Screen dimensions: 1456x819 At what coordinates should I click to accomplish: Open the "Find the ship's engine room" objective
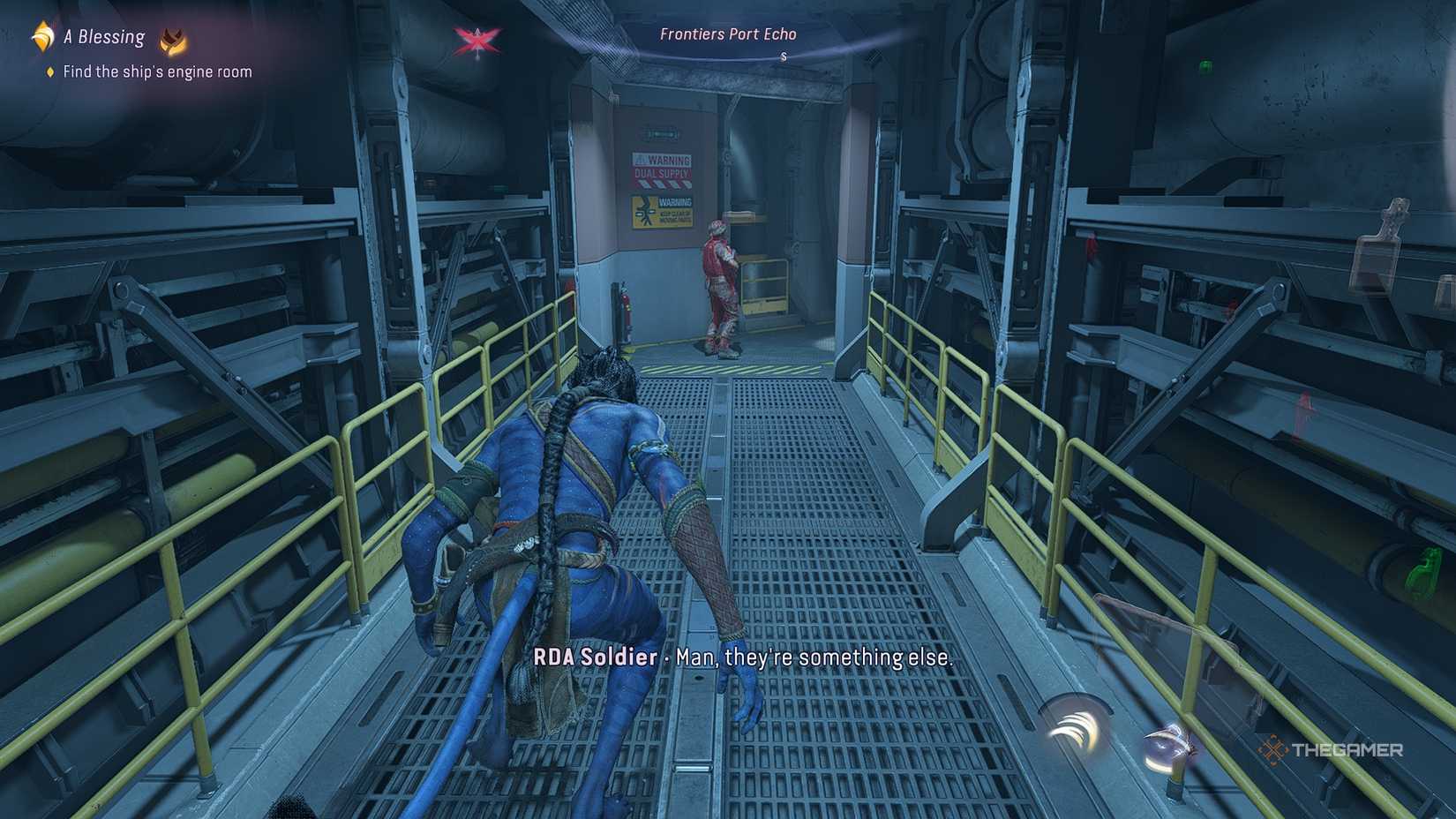coord(159,71)
